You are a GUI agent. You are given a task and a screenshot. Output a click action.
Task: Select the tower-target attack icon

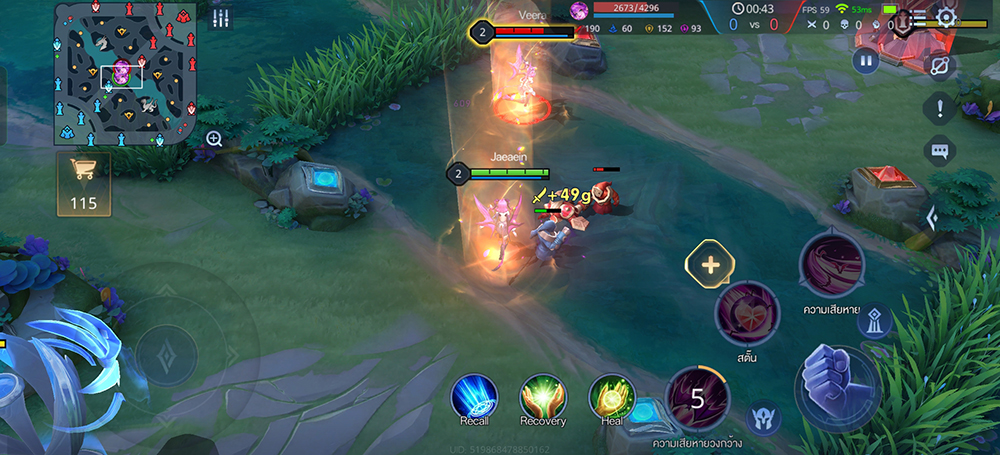875,322
